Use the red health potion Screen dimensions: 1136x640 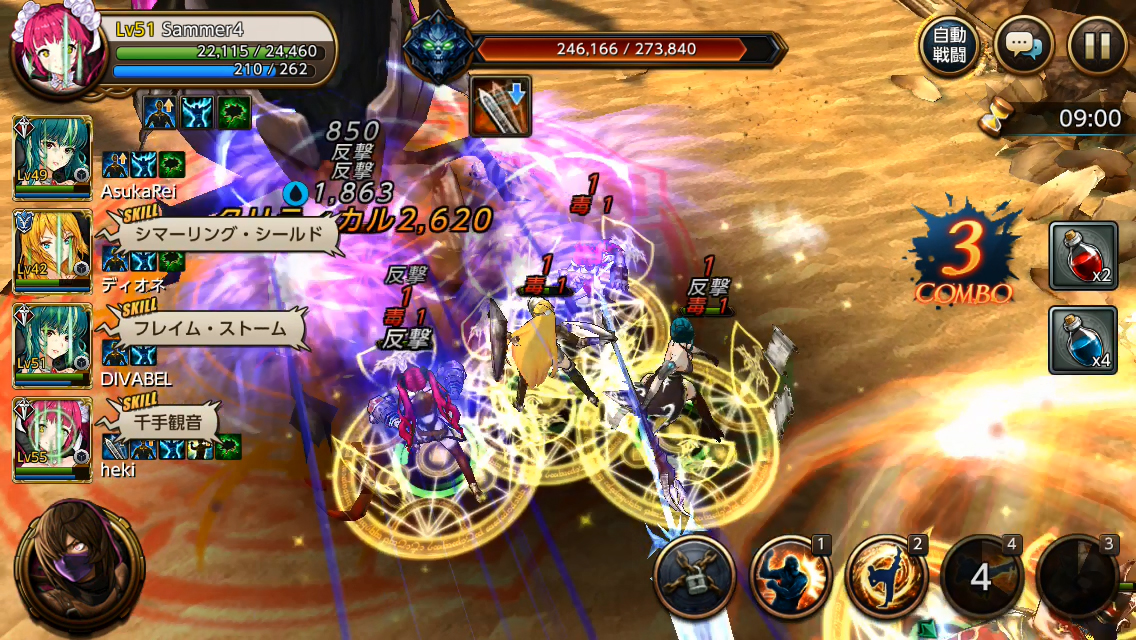(1082, 256)
